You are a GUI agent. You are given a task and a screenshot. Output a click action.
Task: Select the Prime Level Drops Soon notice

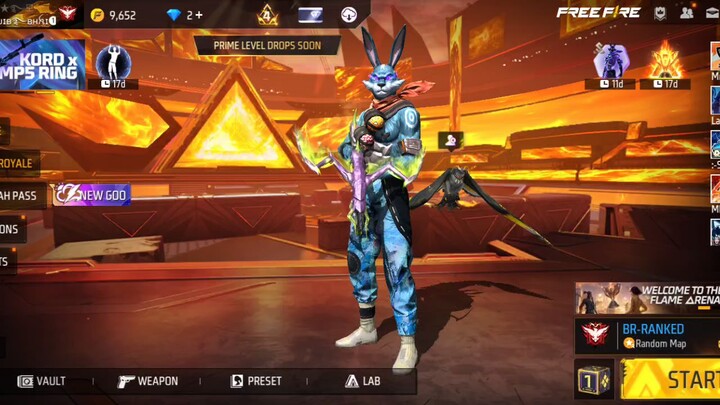coord(267,45)
